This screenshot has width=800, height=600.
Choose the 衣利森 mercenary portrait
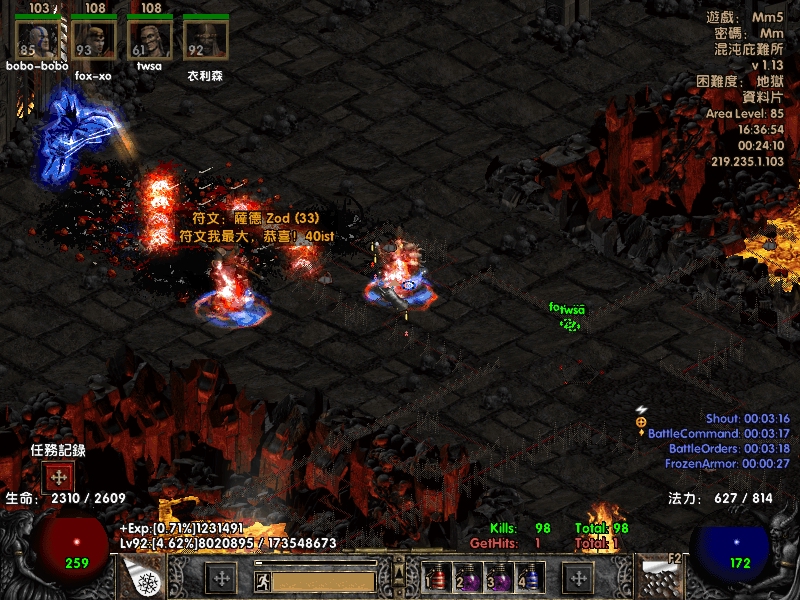click(206, 41)
